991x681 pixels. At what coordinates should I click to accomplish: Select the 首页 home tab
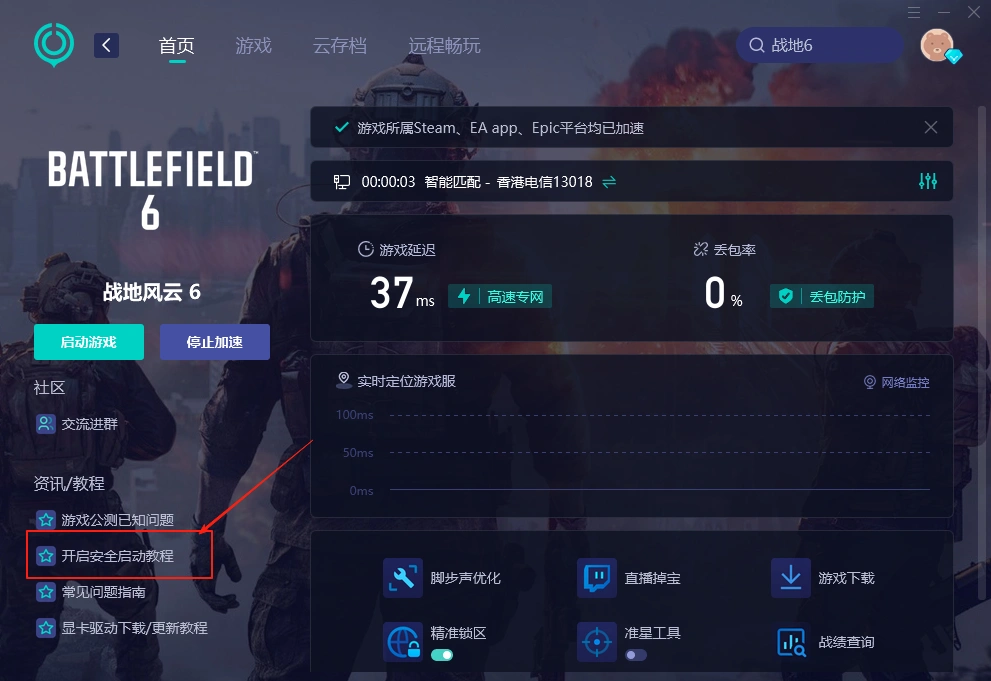click(176, 46)
